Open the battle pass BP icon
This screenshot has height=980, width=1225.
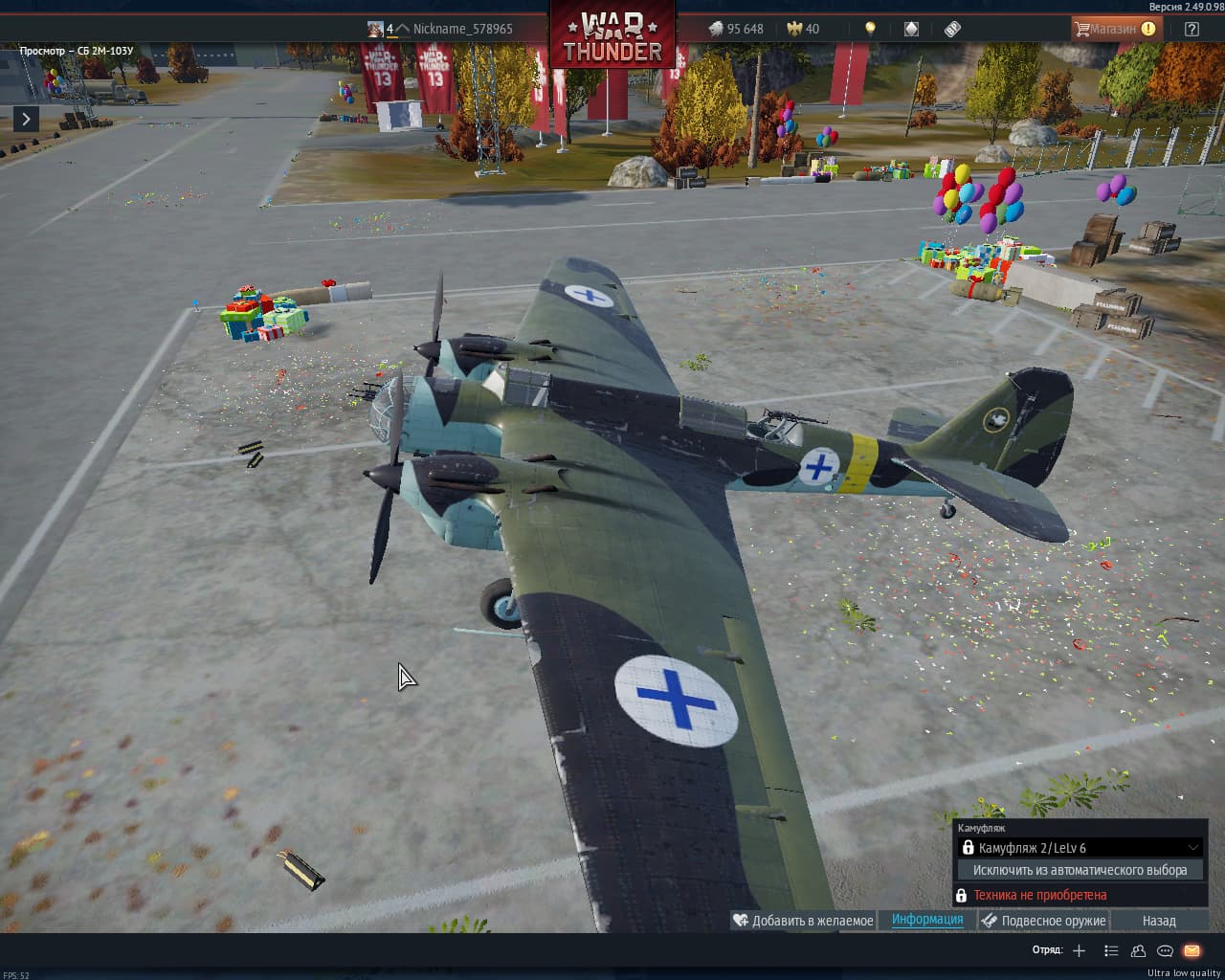(x=952, y=29)
